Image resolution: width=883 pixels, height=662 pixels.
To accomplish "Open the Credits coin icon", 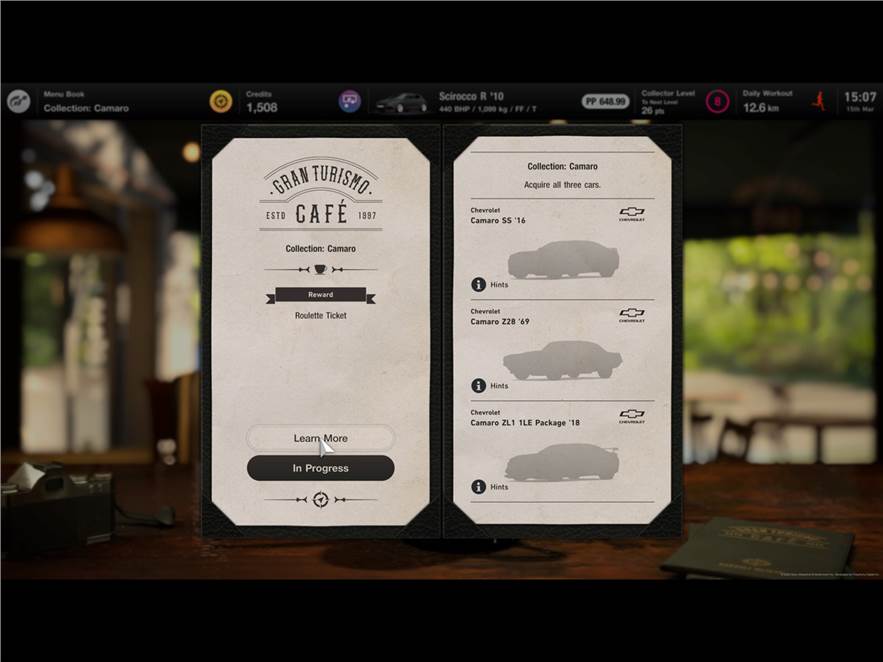I will (x=221, y=102).
